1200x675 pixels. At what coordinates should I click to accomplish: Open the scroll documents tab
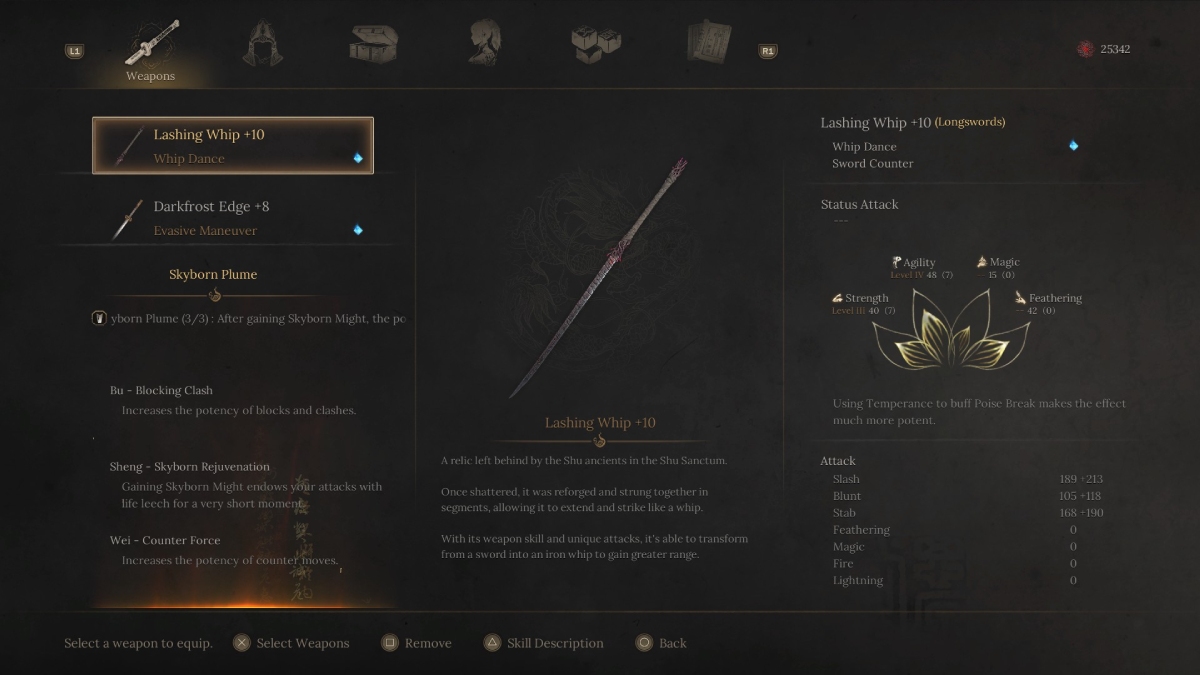tap(708, 44)
